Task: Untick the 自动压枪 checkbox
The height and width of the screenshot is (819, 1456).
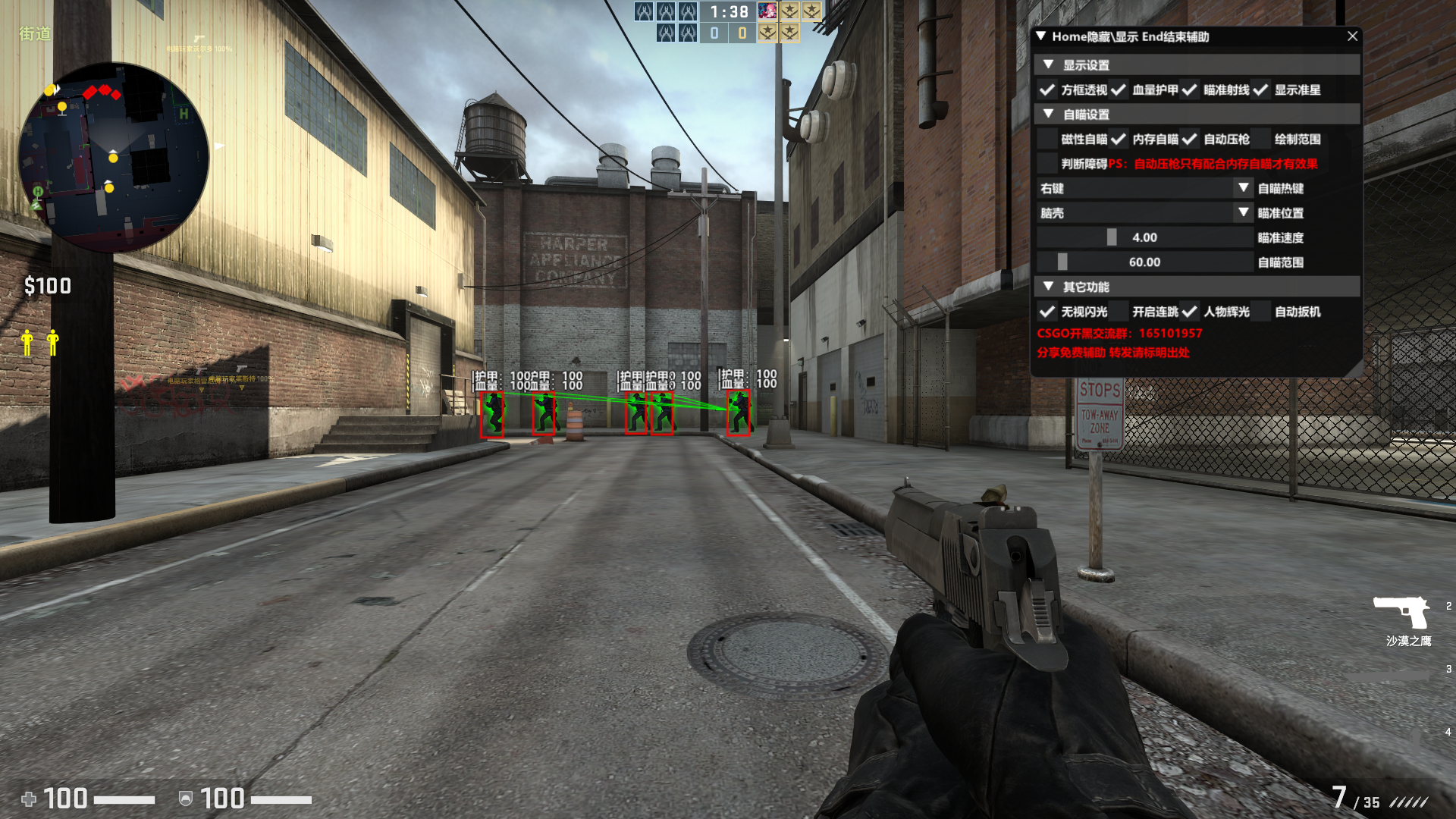Action: [x=1190, y=140]
